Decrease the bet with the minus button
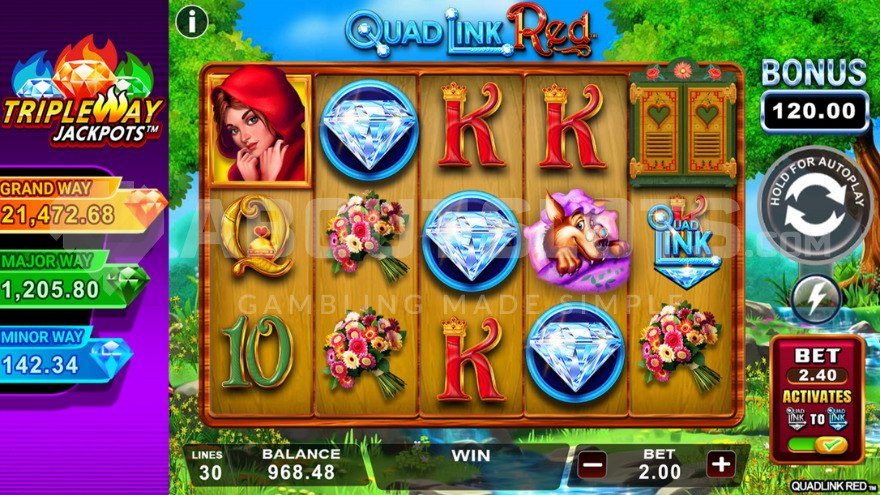The width and height of the screenshot is (880, 495). [593, 465]
